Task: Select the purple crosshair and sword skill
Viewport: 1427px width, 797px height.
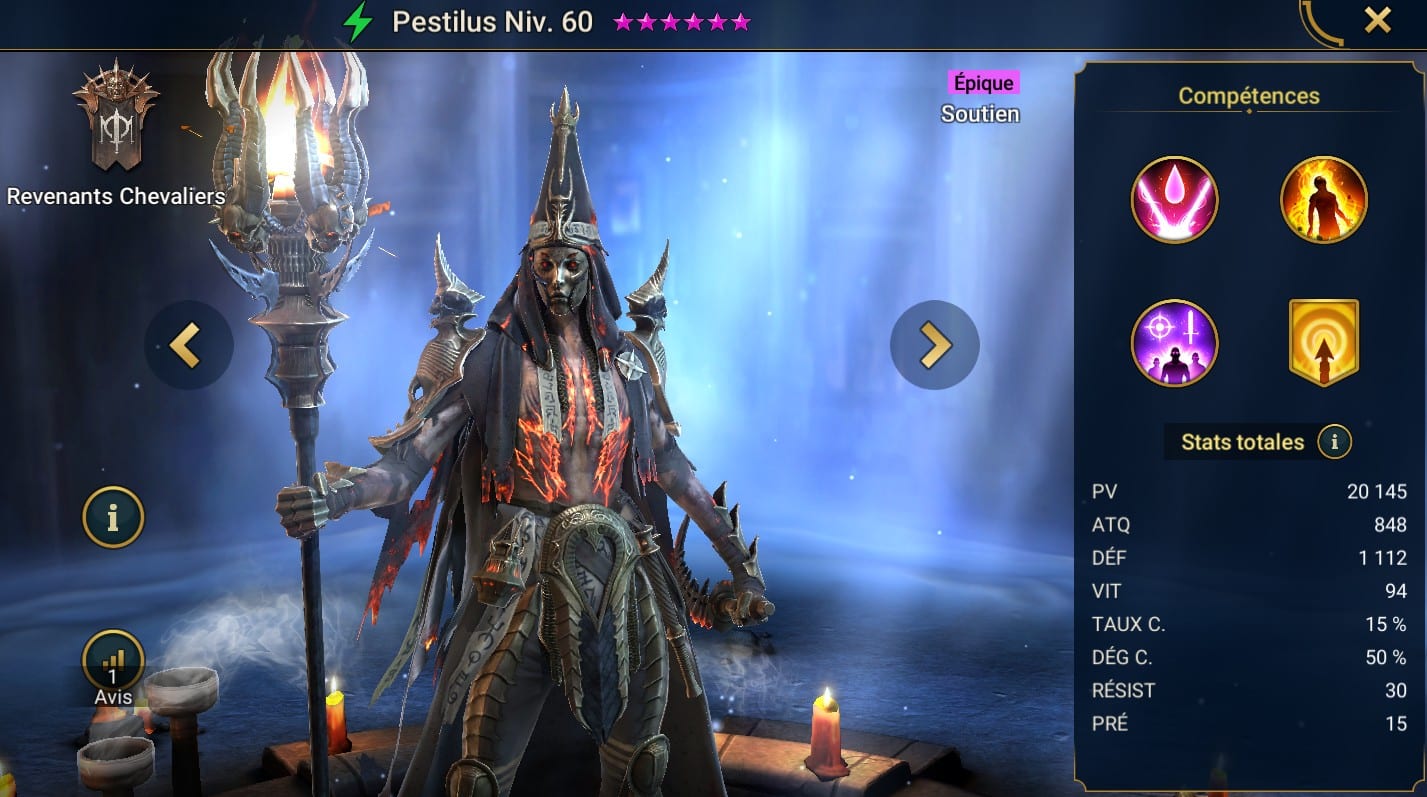Action: click(1174, 343)
